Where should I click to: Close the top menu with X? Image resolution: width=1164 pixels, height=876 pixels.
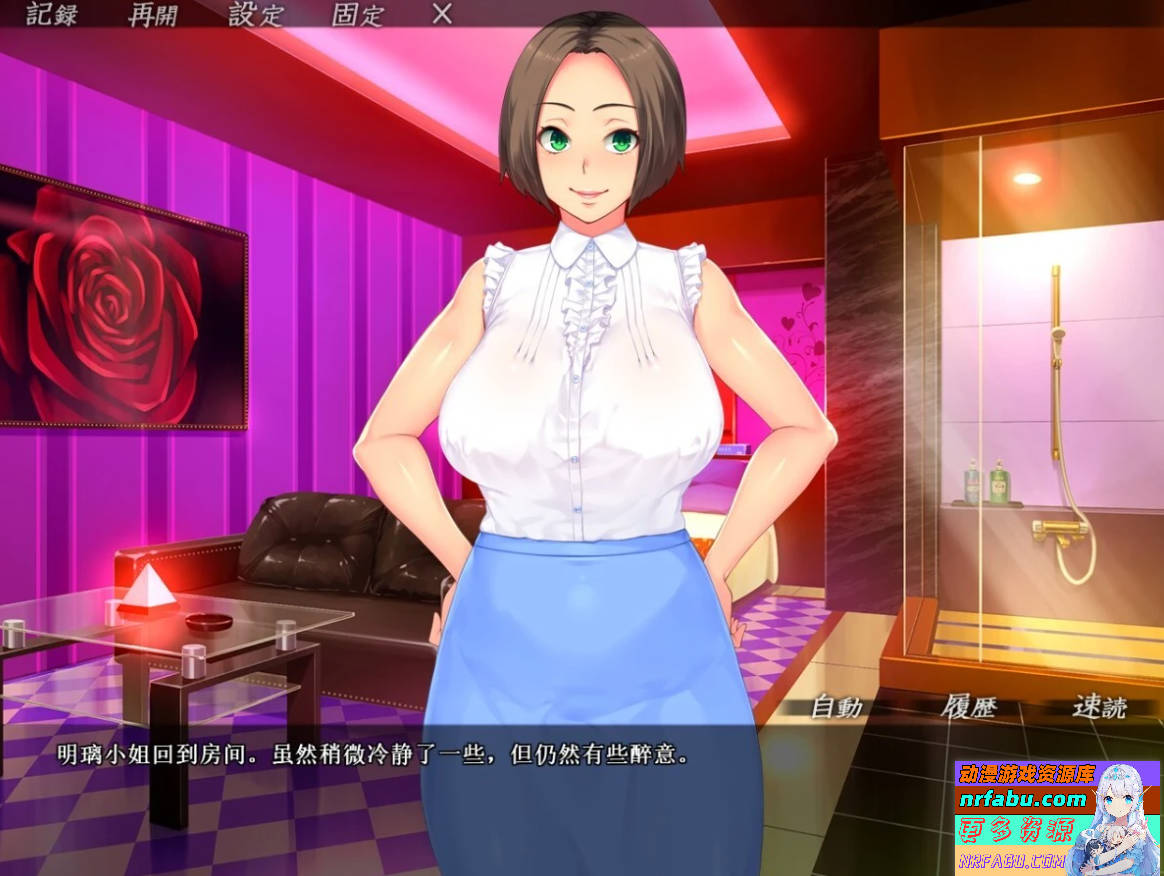click(x=442, y=14)
